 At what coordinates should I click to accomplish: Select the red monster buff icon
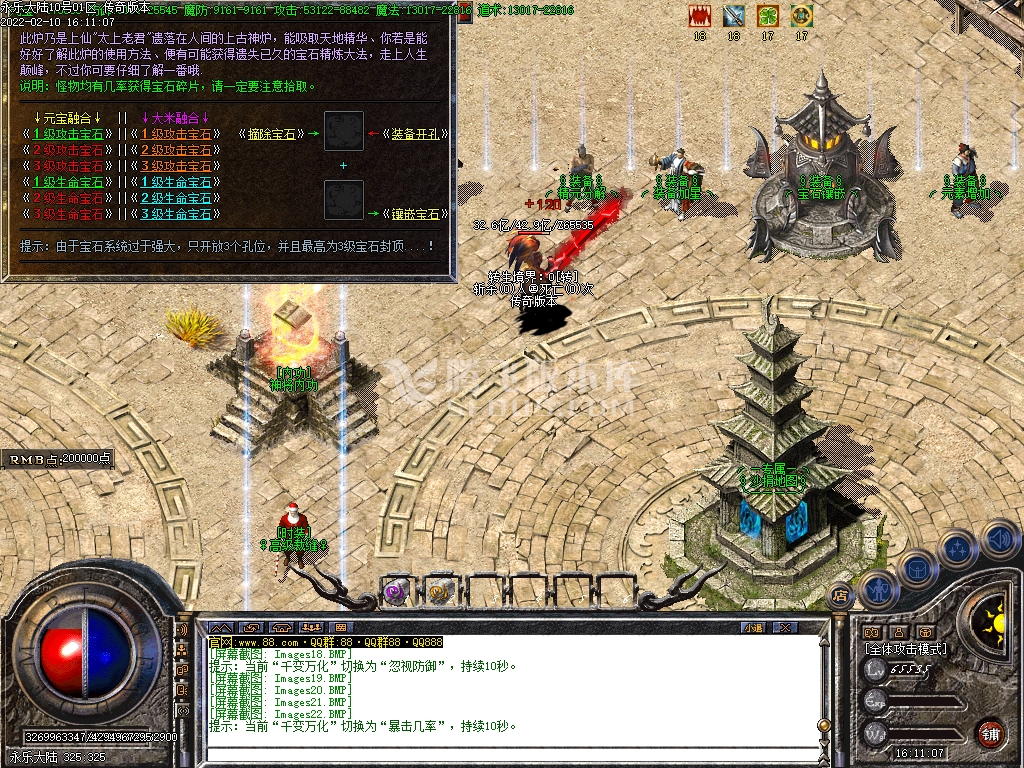click(x=699, y=16)
